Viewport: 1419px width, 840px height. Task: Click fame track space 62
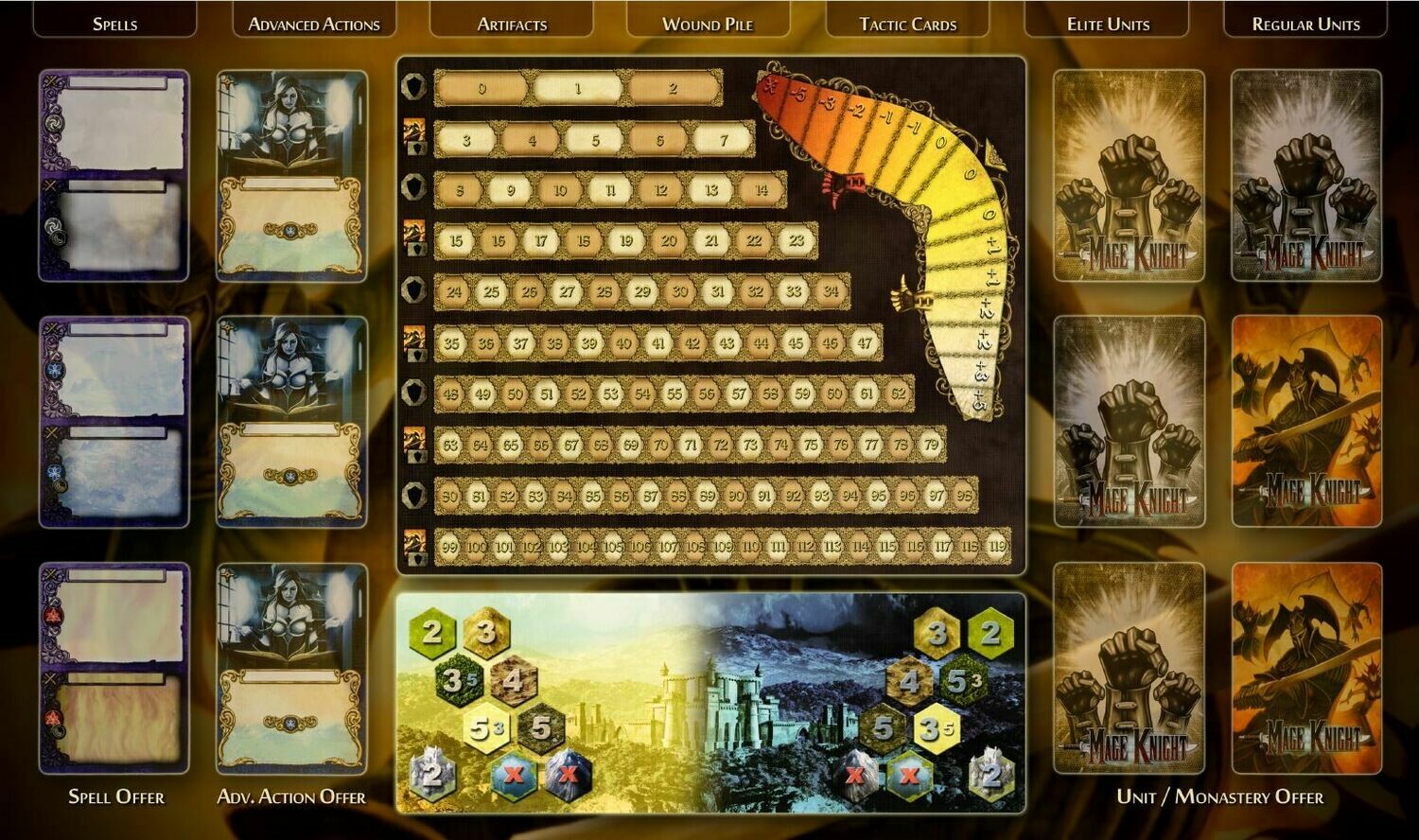(x=898, y=394)
